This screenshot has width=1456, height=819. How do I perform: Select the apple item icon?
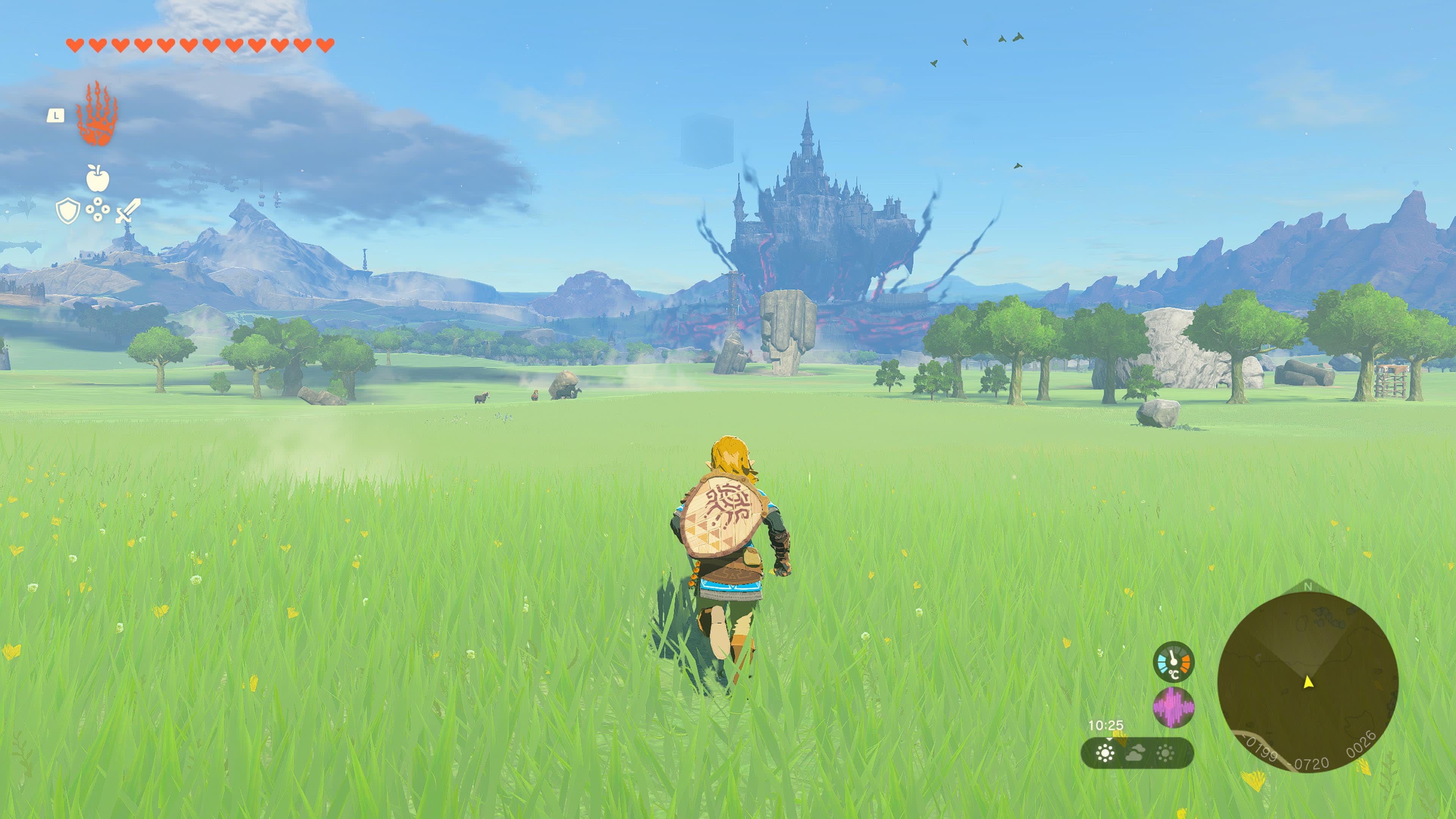[x=98, y=178]
